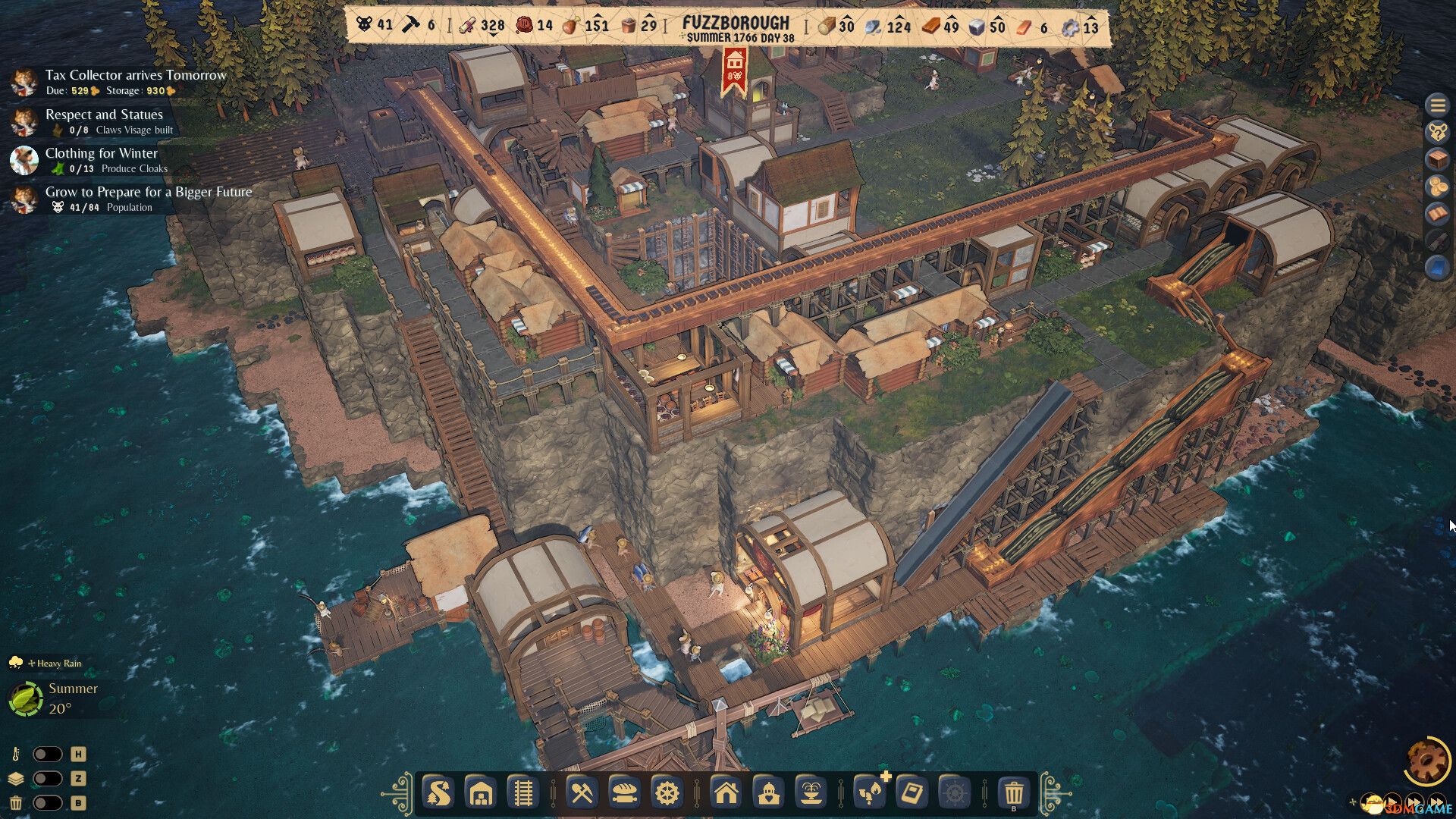Toggle the H height overlay switch
Viewport: 1456px width, 819px height.
47,754
